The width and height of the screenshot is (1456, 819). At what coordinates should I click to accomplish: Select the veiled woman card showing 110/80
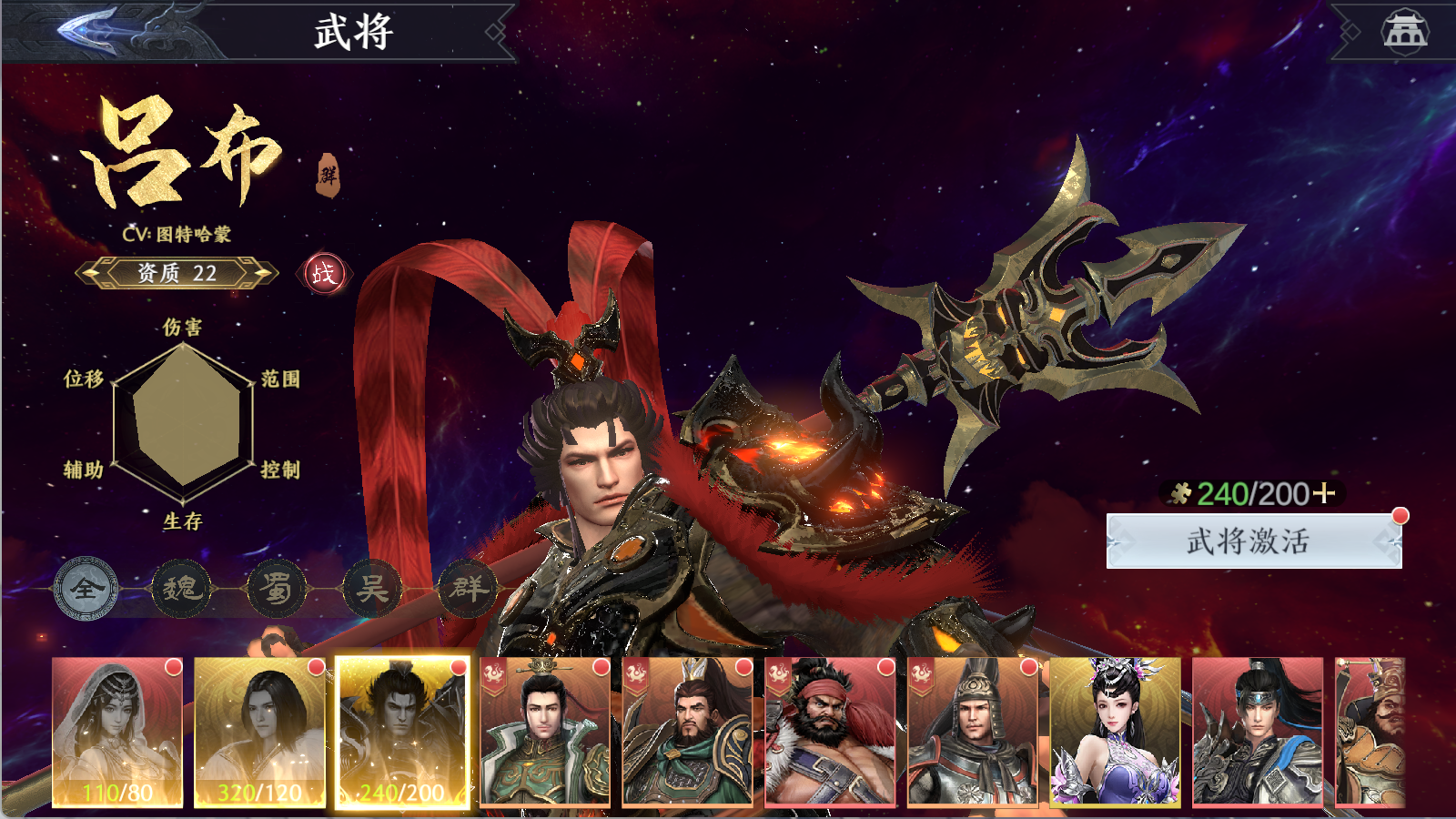tap(117, 733)
